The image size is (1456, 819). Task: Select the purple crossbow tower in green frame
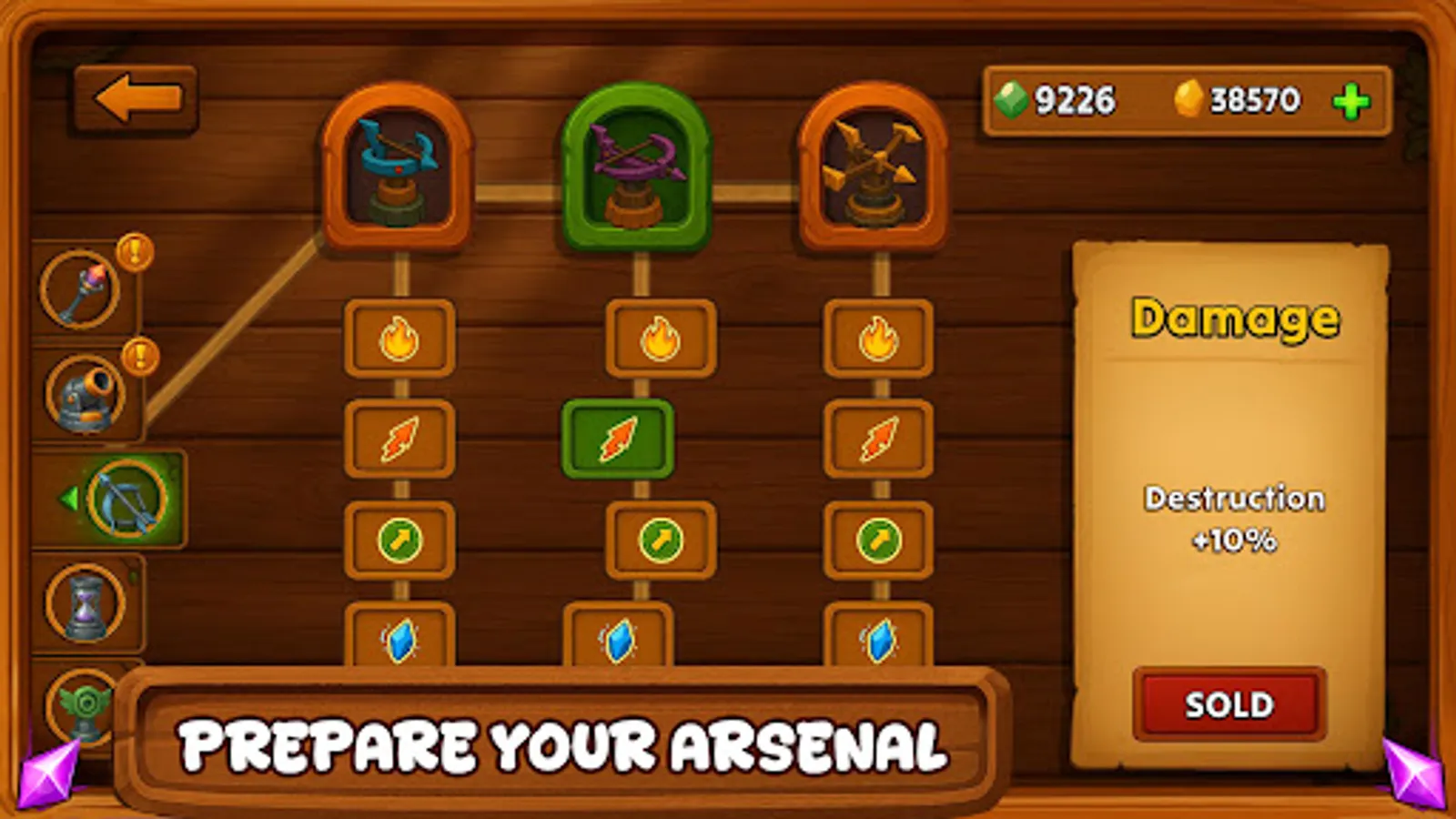tap(637, 168)
